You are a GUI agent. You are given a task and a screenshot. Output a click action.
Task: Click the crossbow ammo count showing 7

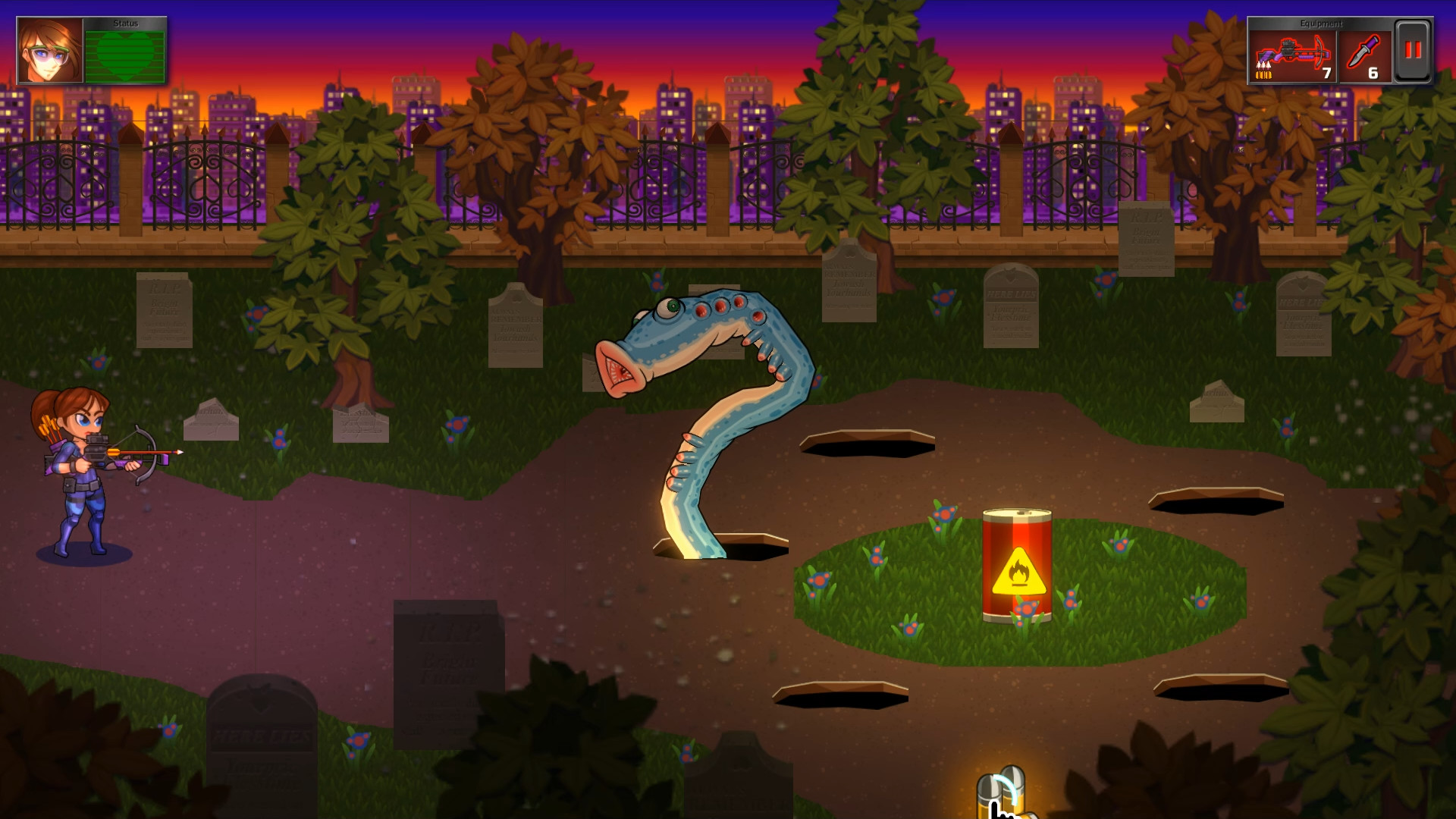1326,74
